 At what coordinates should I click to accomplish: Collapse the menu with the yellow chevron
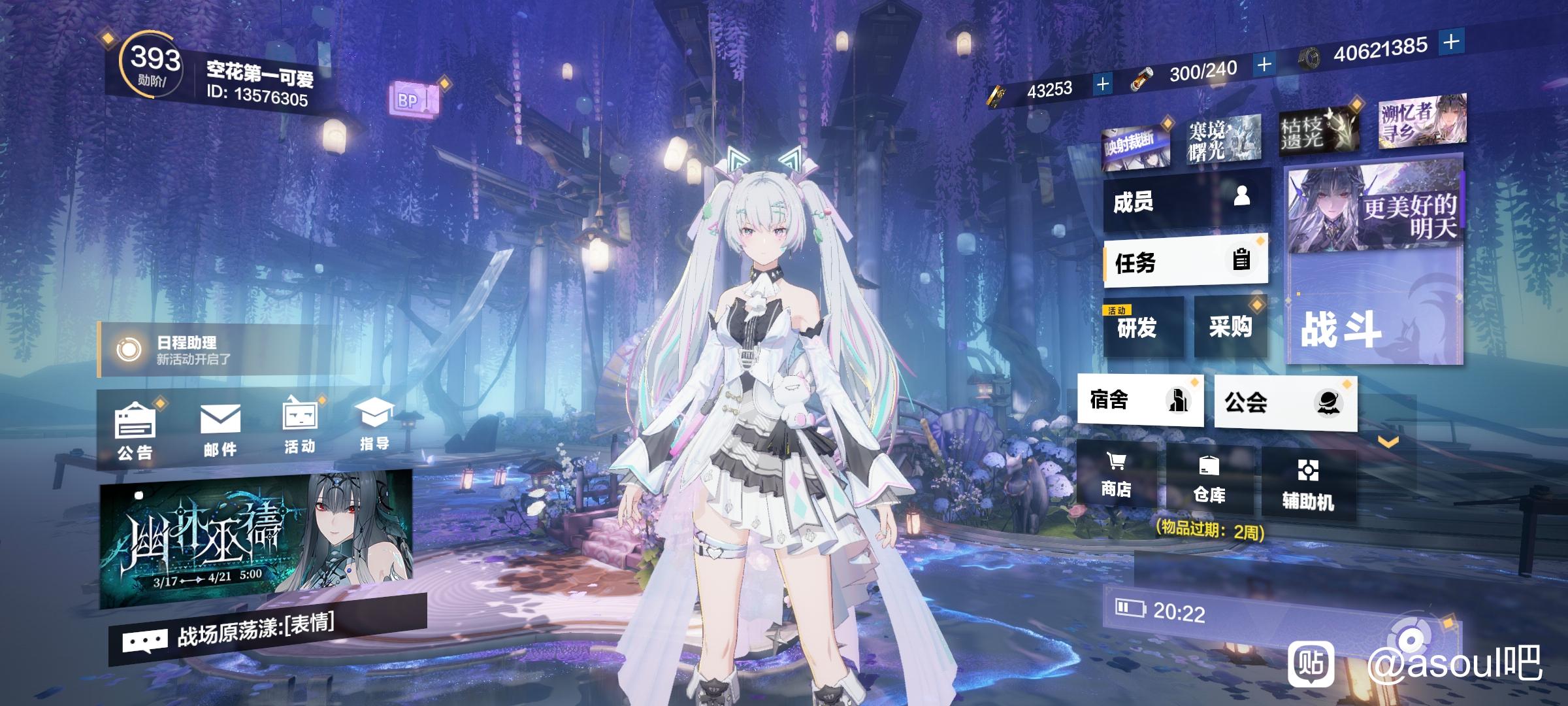tap(1388, 443)
